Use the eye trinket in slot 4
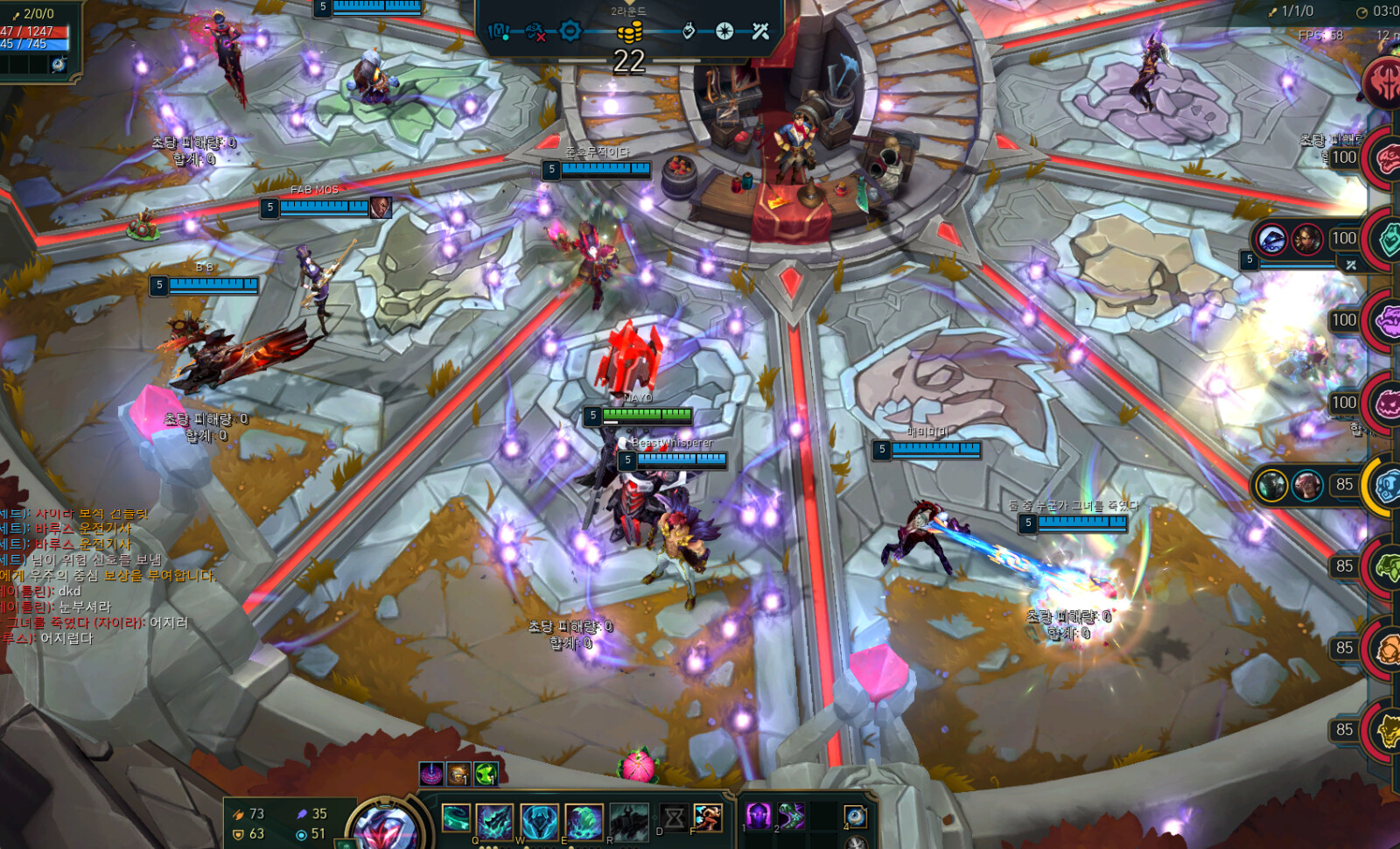 855,817
